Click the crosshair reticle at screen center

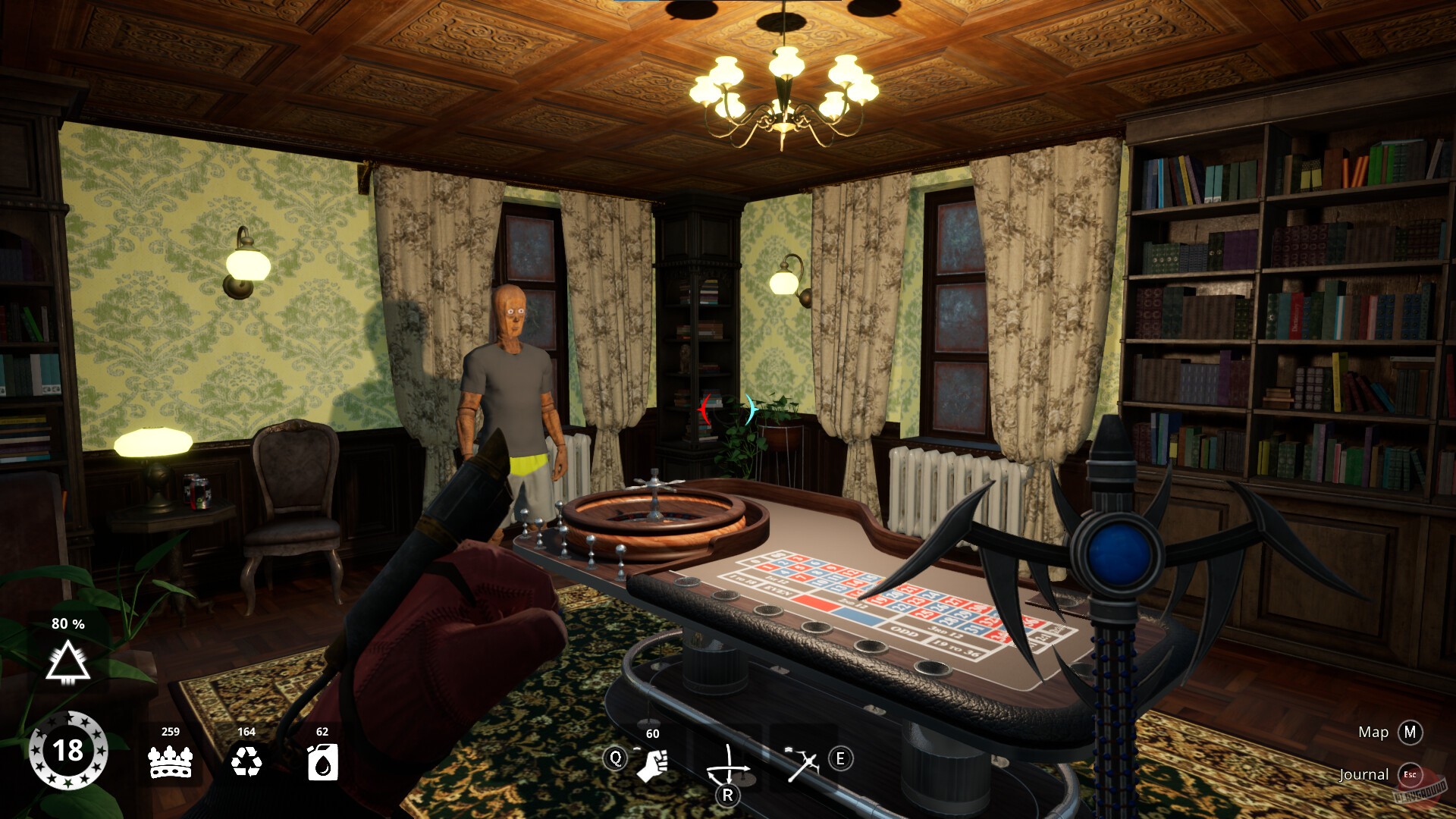pyautogui.click(x=728, y=409)
